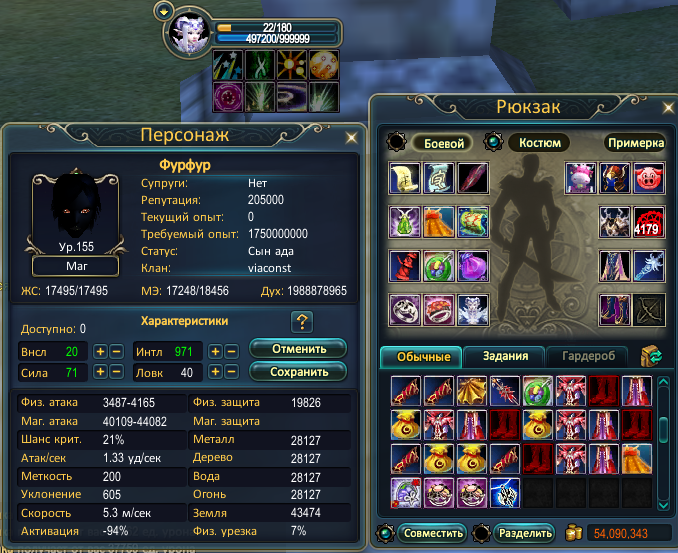
Task: Decrease the Ловк stat with minus
Action: tap(231, 373)
